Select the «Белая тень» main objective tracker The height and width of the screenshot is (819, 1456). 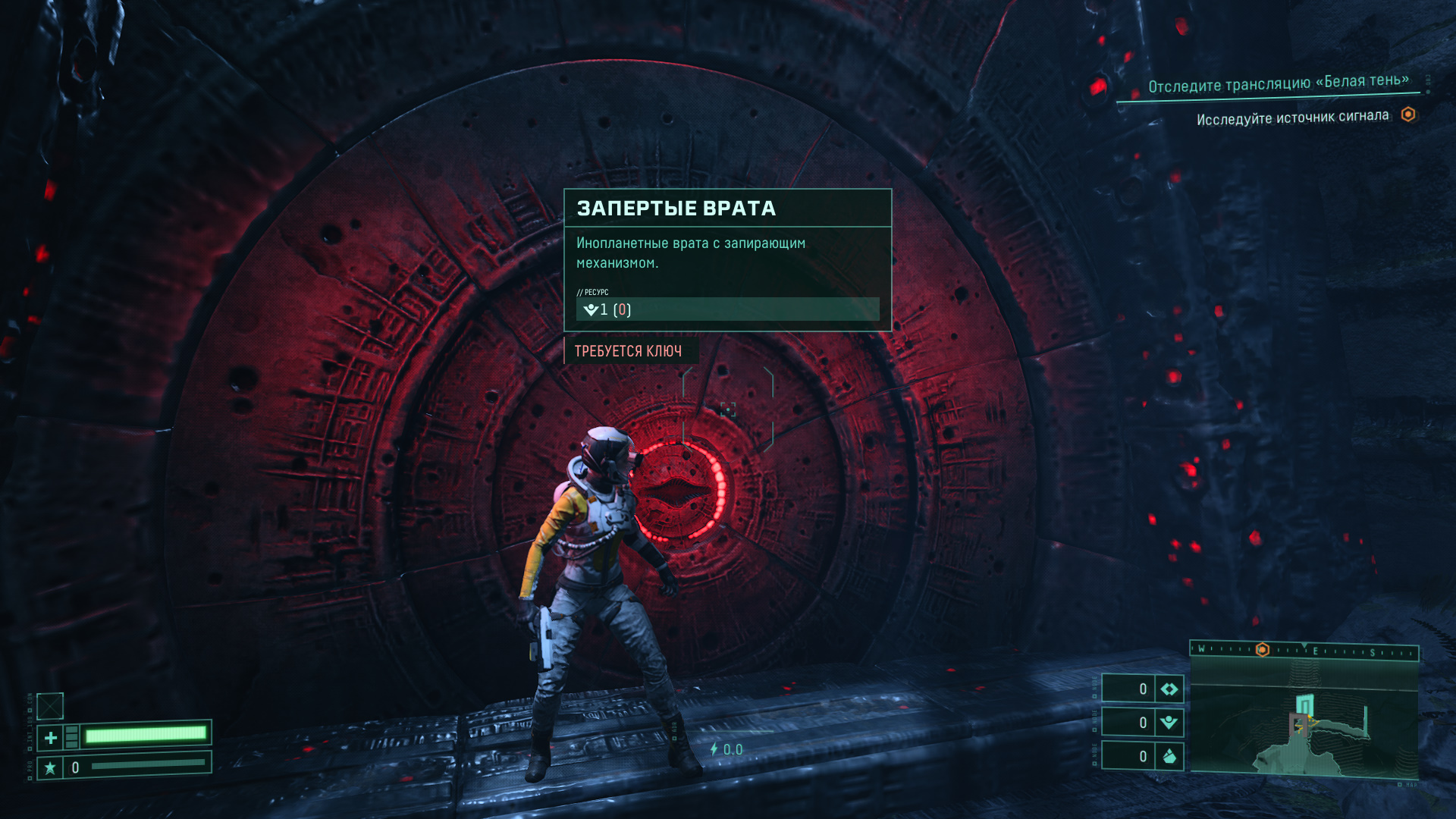pos(1278,83)
